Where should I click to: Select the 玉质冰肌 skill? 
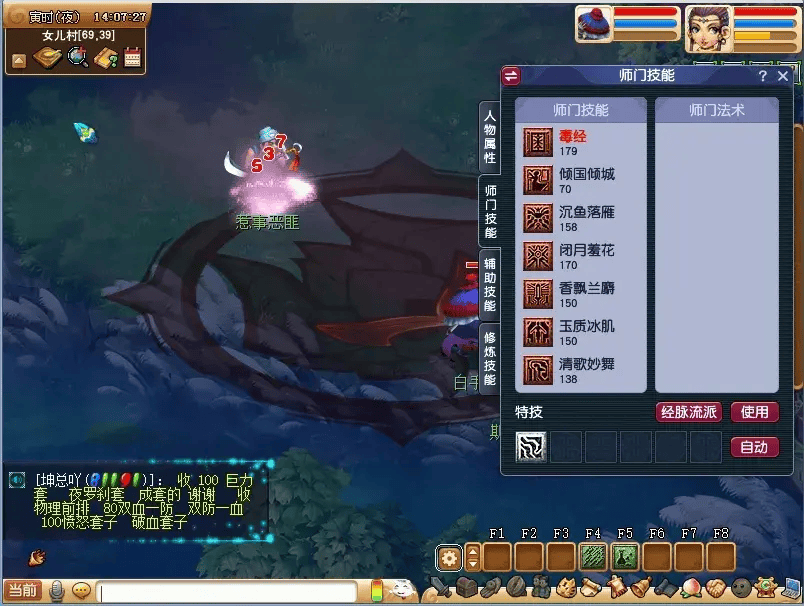tap(582, 333)
